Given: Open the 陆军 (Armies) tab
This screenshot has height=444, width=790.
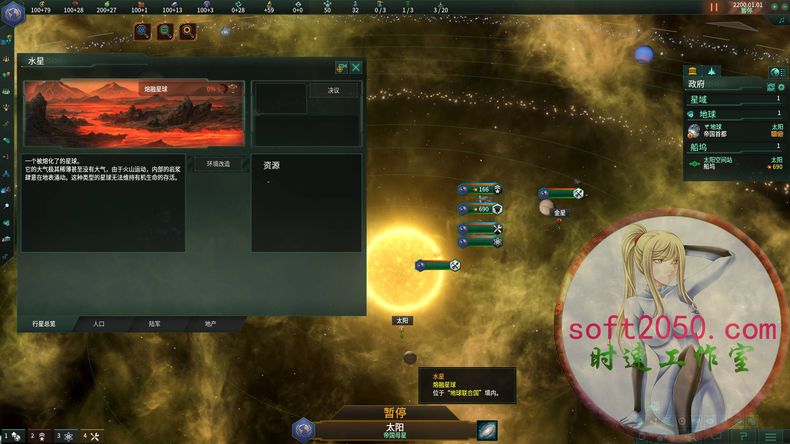Looking at the screenshot, I should [x=155, y=324].
